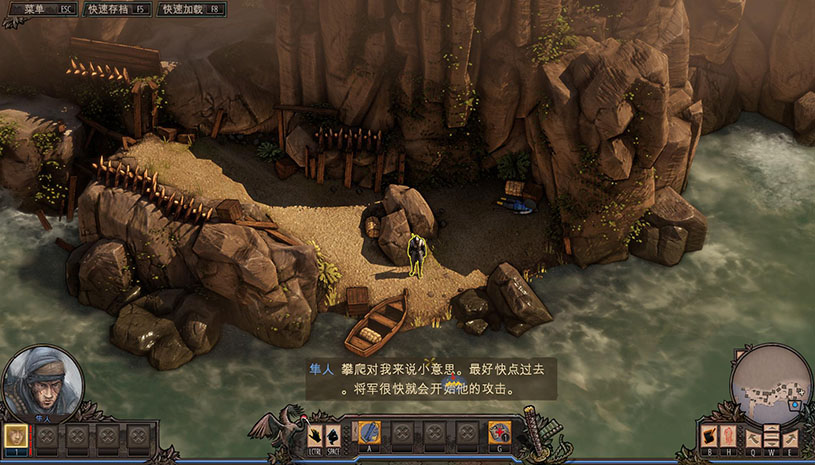Use the health kit item slot
Viewport: 815px width, 465px height.
pos(499,433)
